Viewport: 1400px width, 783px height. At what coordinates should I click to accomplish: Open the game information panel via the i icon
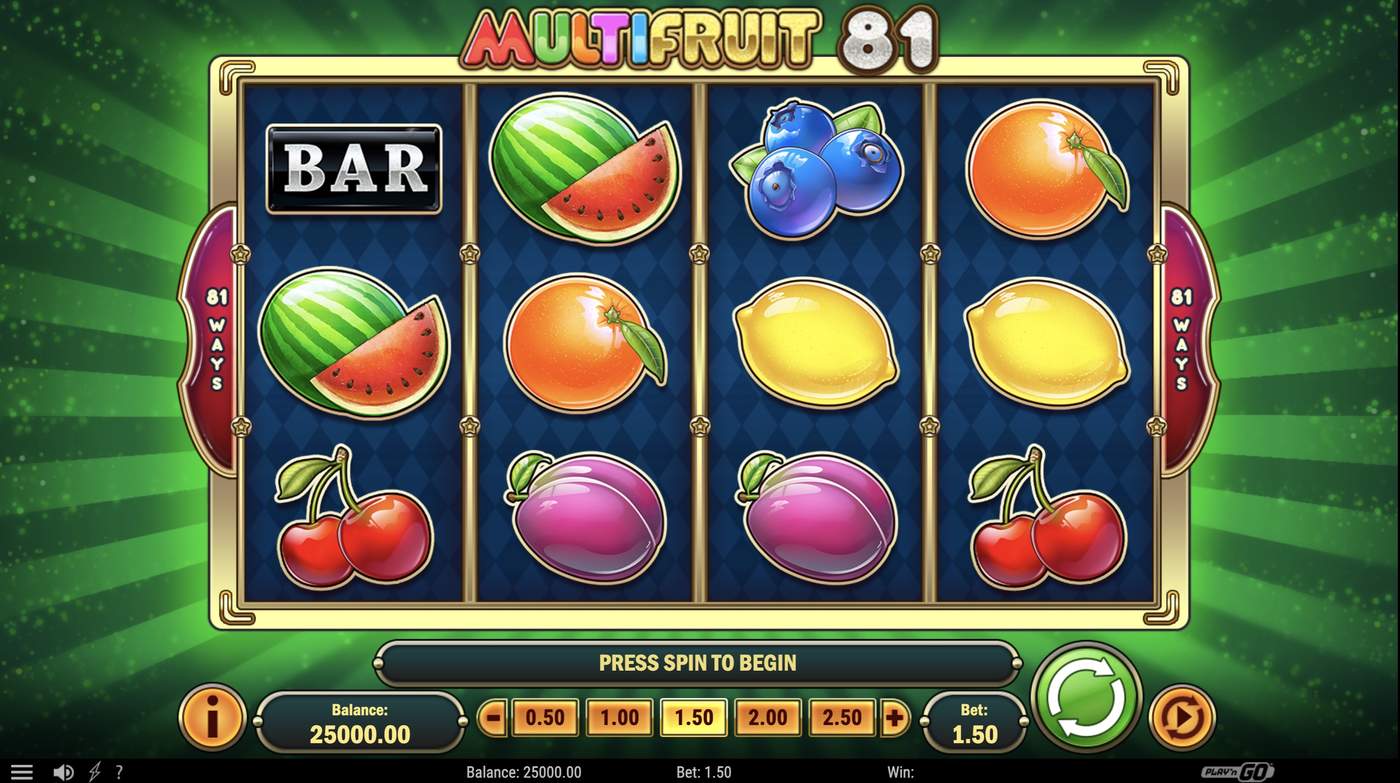pyautogui.click(x=211, y=717)
